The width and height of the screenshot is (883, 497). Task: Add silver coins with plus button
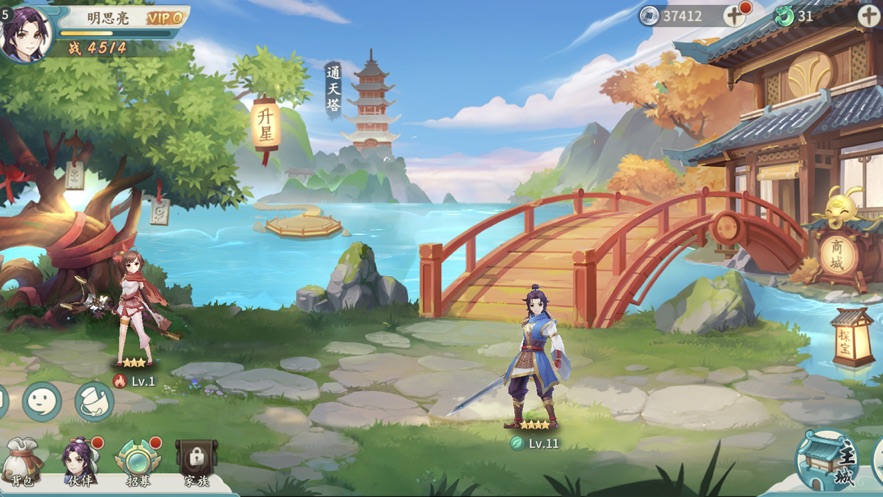pyautogui.click(x=735, y=15)
